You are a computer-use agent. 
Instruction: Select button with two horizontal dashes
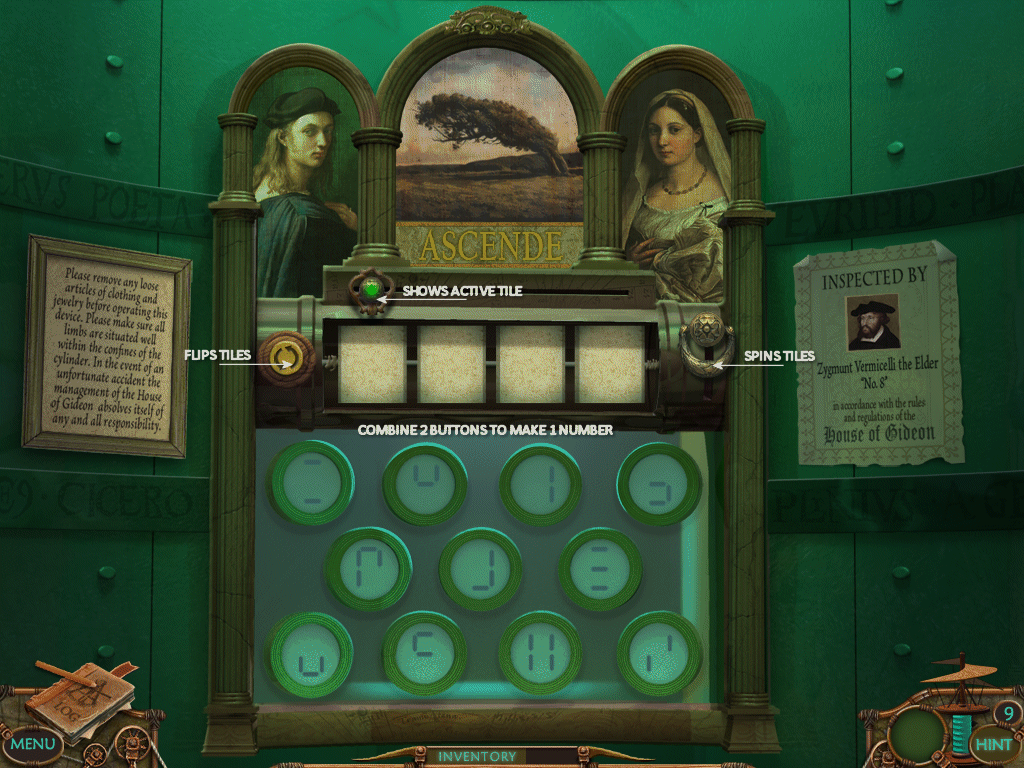point(312,482)
